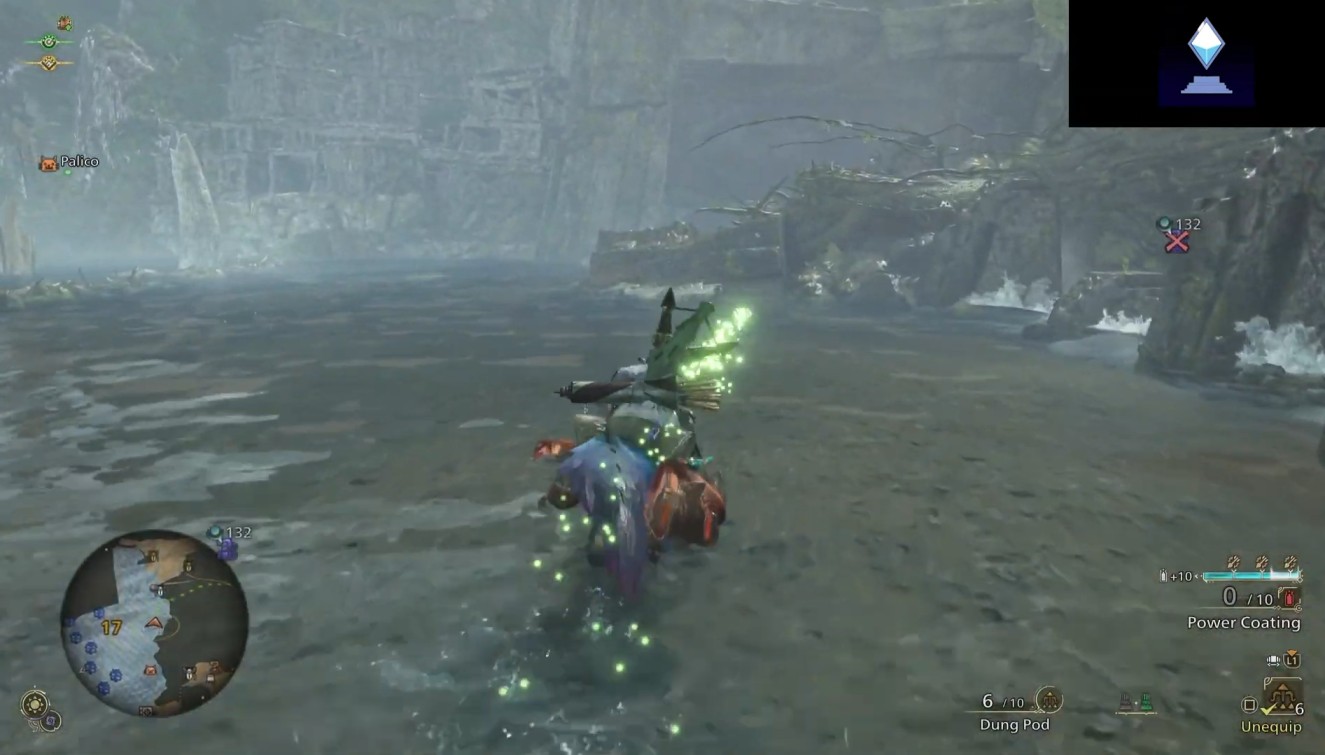Viewport: 1325px width, 755px height.
Task: Click the Unequip label text
Action: 1270,724
